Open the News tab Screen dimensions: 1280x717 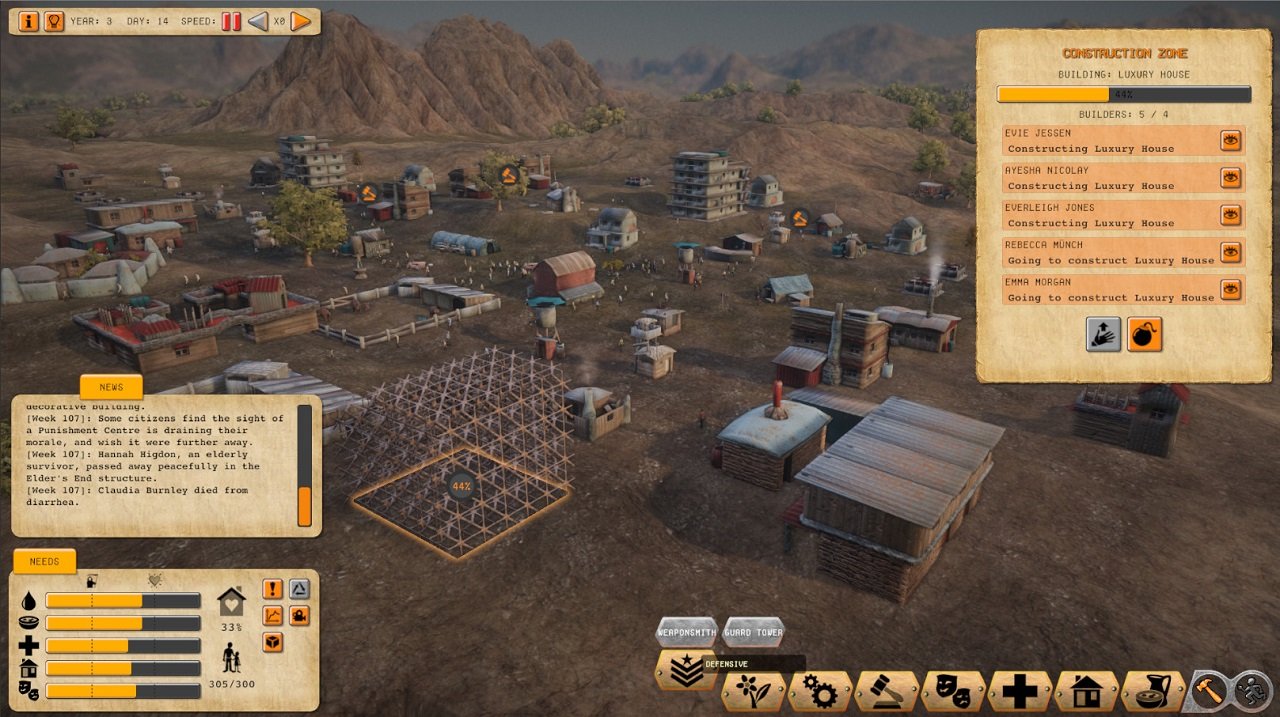click(x=111, y=387)
